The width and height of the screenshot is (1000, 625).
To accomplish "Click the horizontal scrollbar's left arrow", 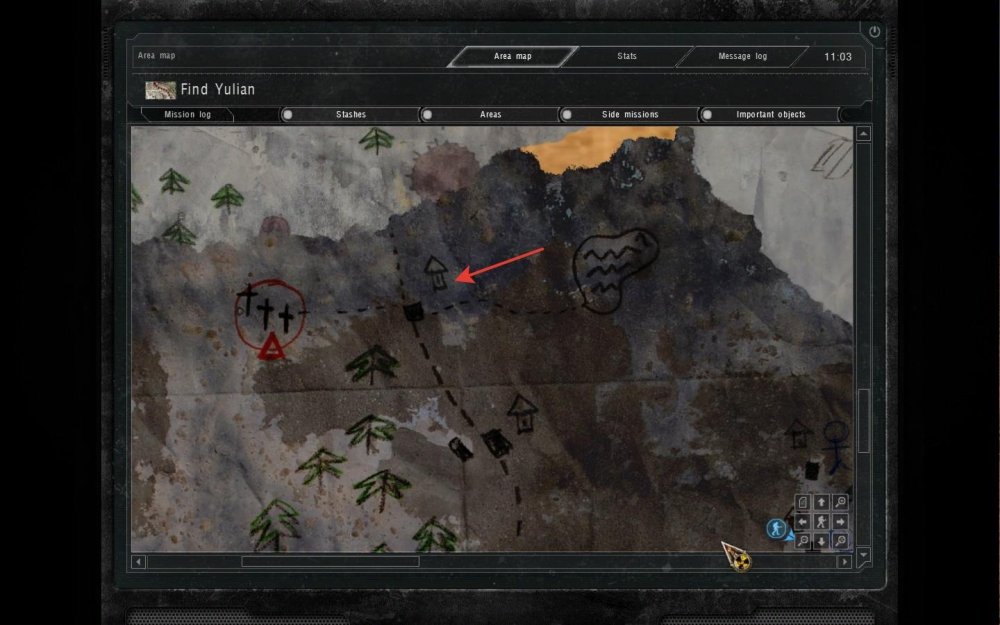I will 138,562.
